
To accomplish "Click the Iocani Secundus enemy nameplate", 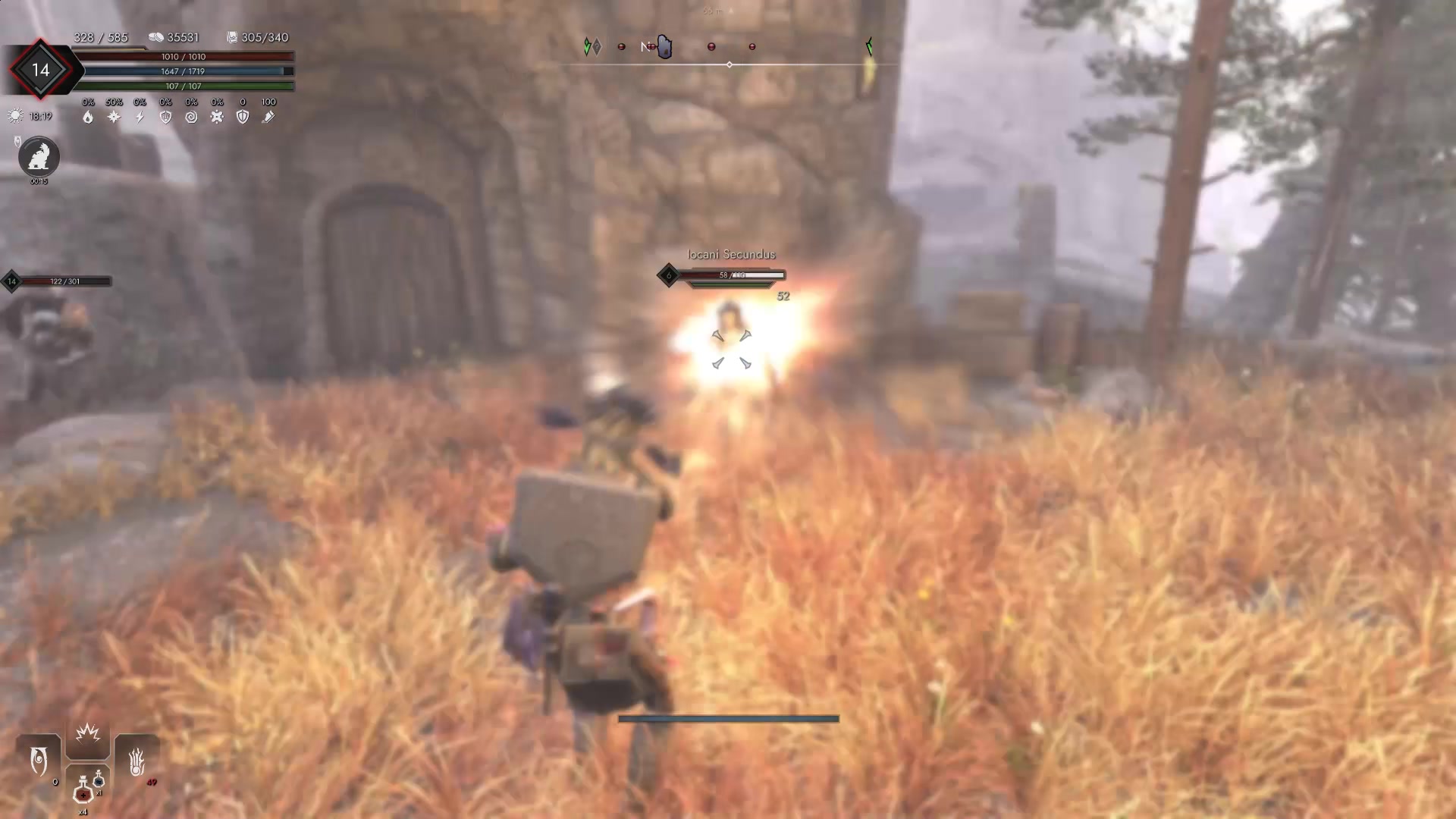I will point(730,255).
